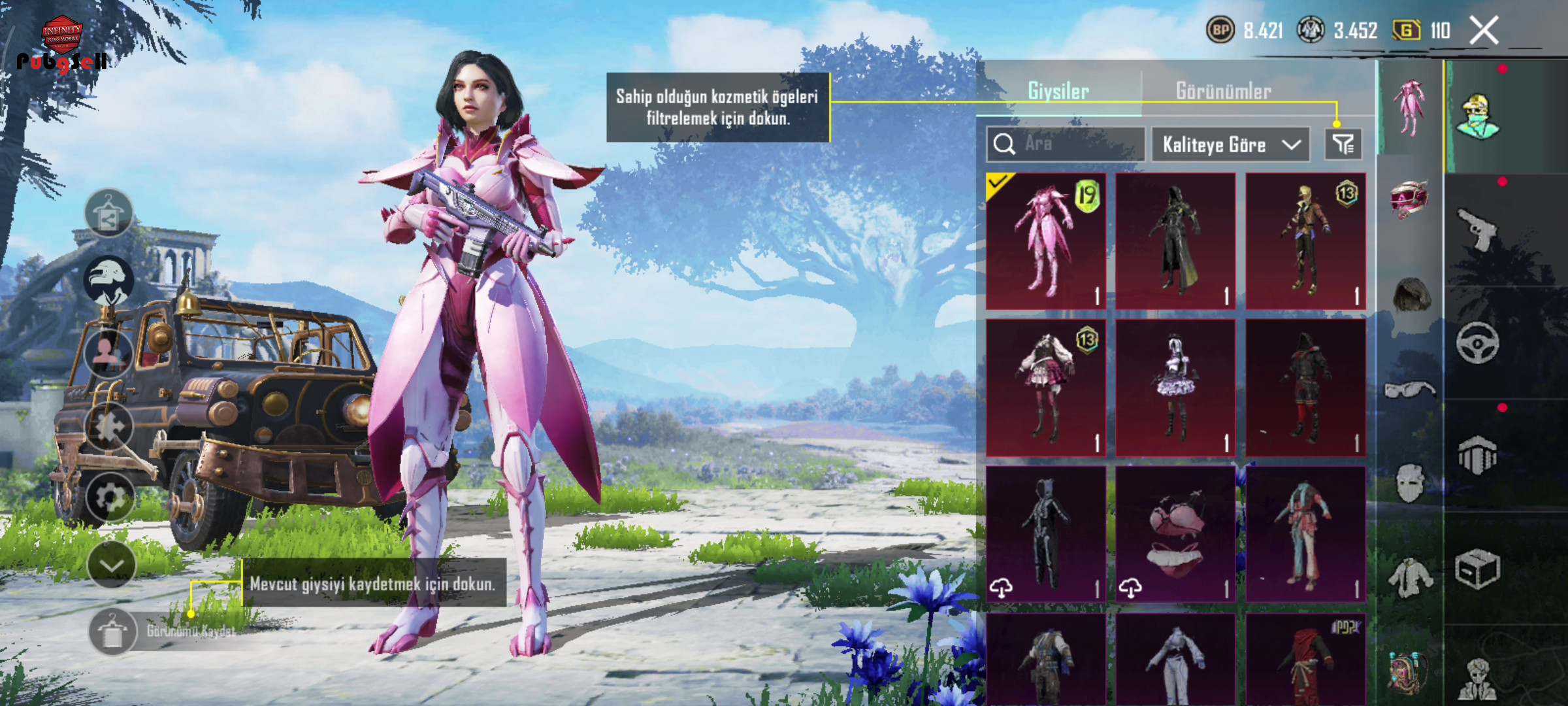1568x706 pixels.
Task: Switch to the Giysiler tab
Action: click(x=1058, y=91)
